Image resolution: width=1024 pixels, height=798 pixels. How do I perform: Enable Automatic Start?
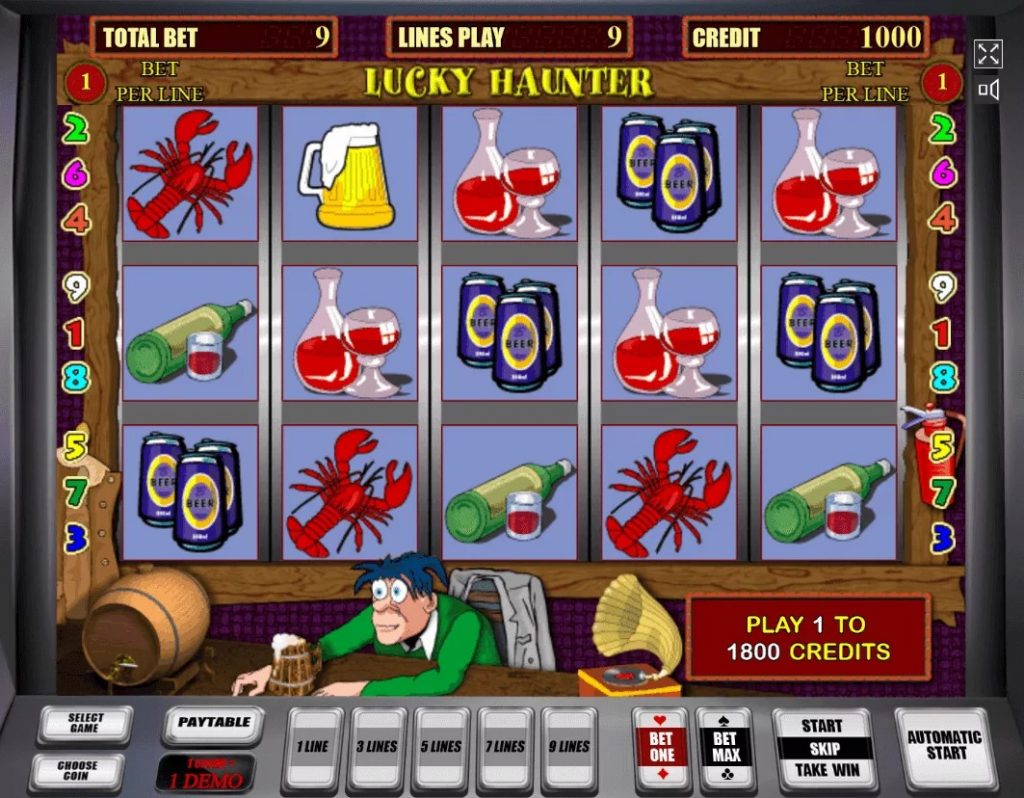945,746
